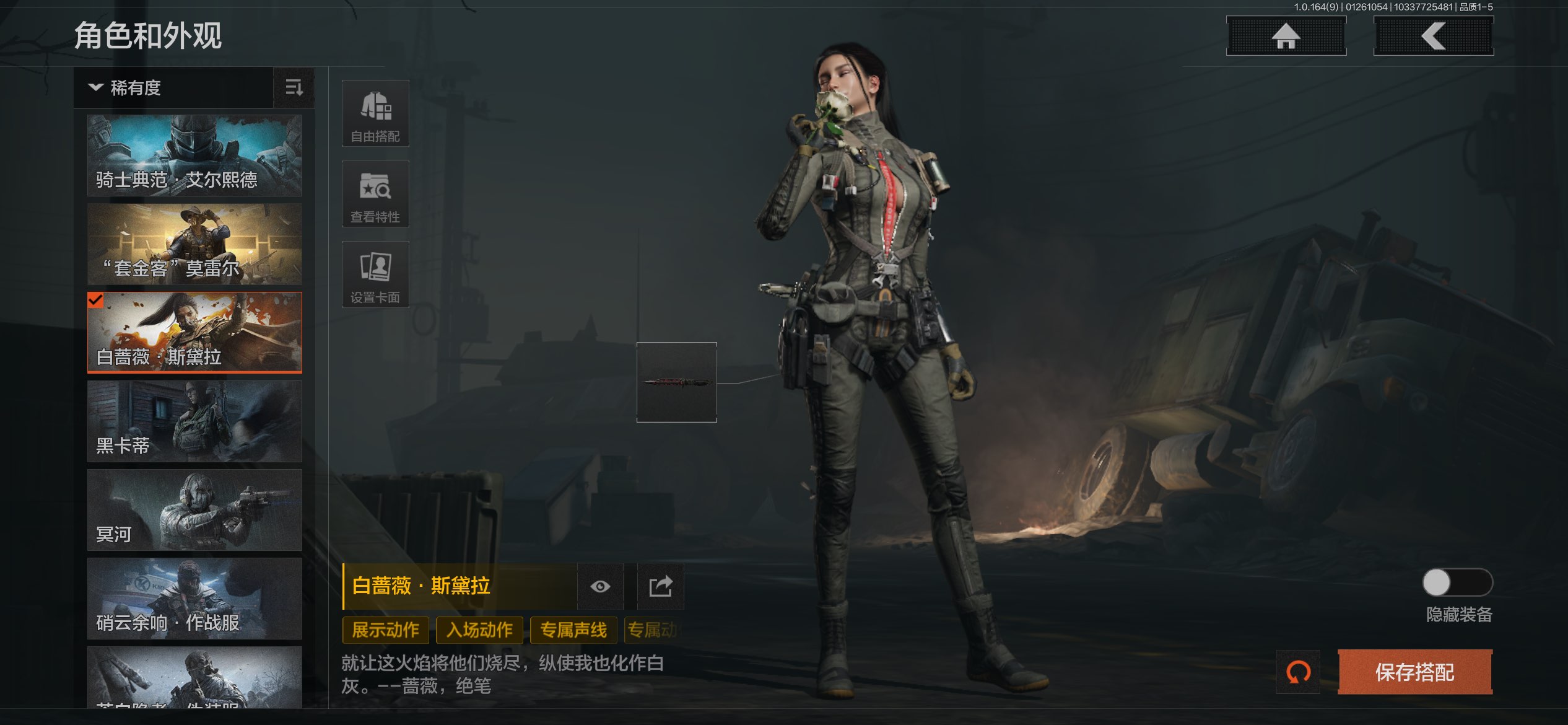
Task: Open 查看特性 to view traits
Action: [x=375, y=194]
